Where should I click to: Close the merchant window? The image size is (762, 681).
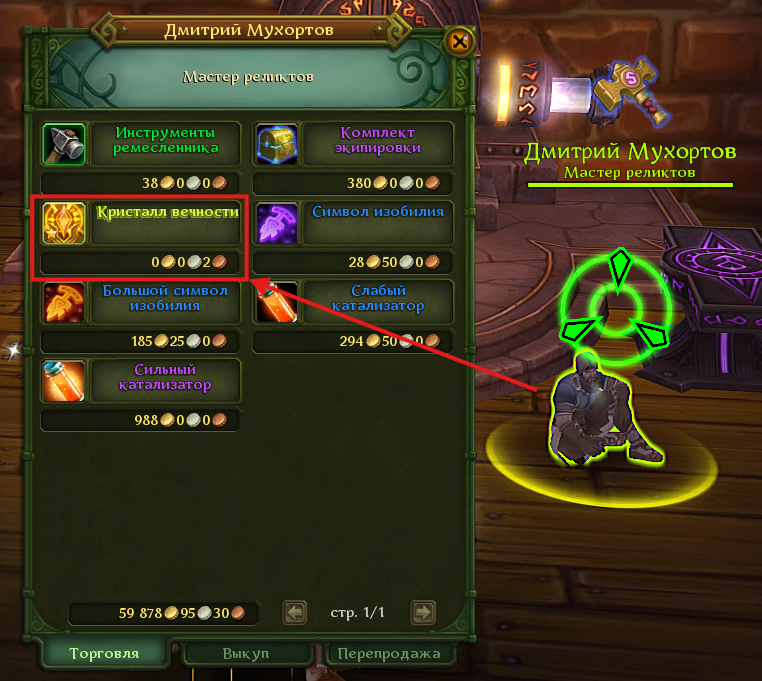[459, 41]
